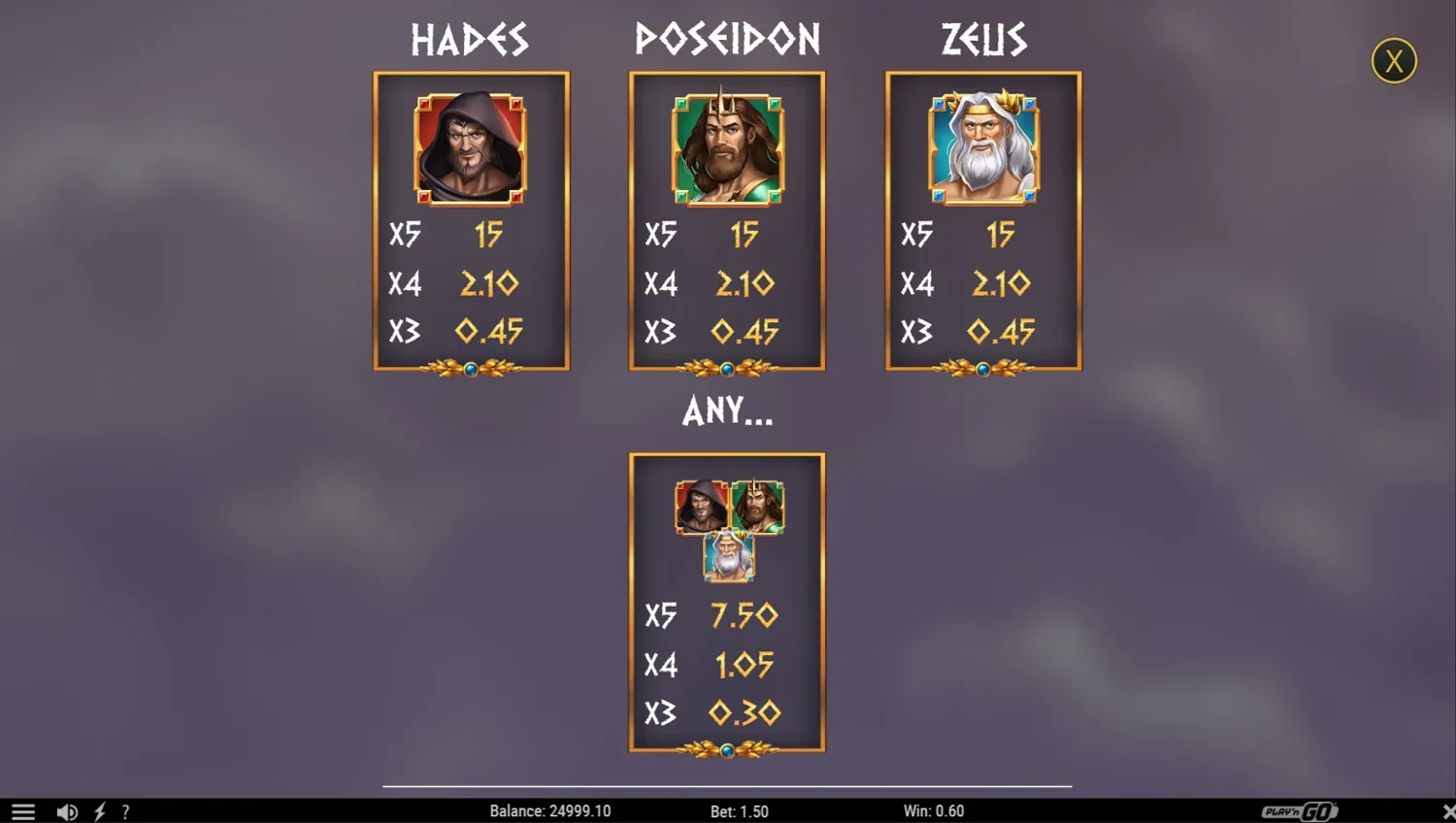Screen dimensions: 1456x823
Task: Enable turbo spin mode
Action: tap(100, 811)
